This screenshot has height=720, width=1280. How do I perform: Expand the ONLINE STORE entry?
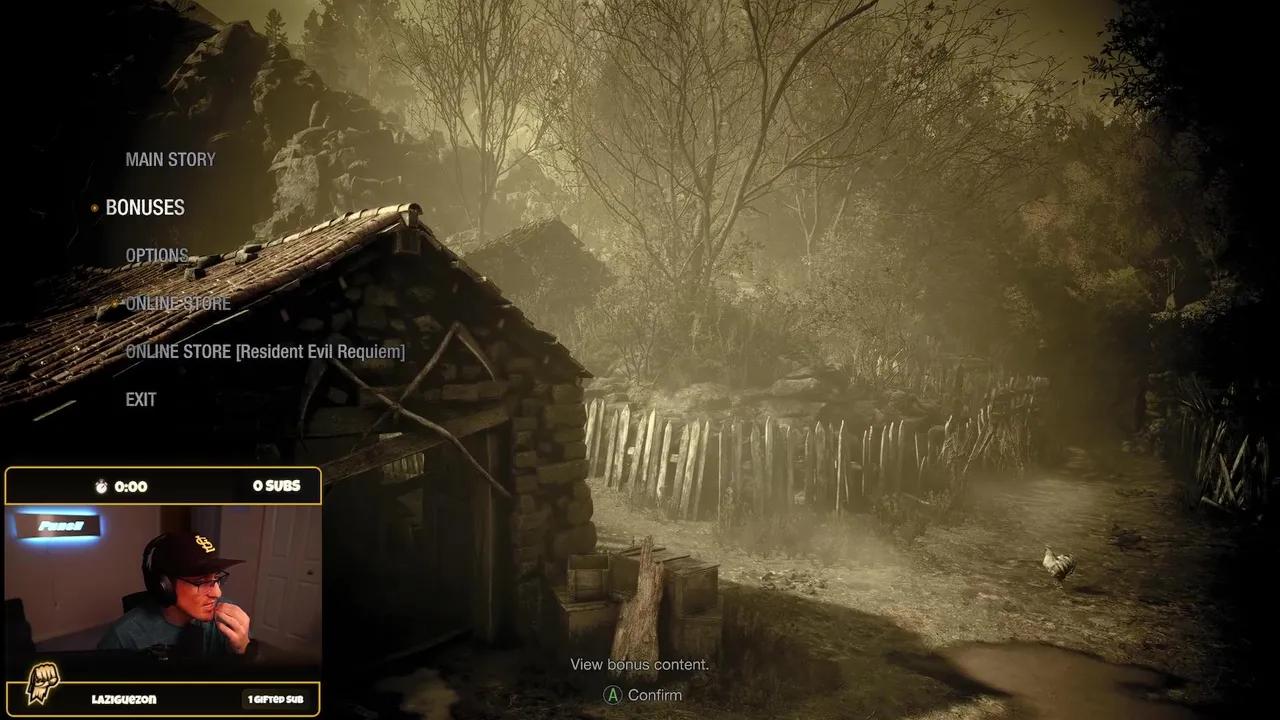point(178,304)
